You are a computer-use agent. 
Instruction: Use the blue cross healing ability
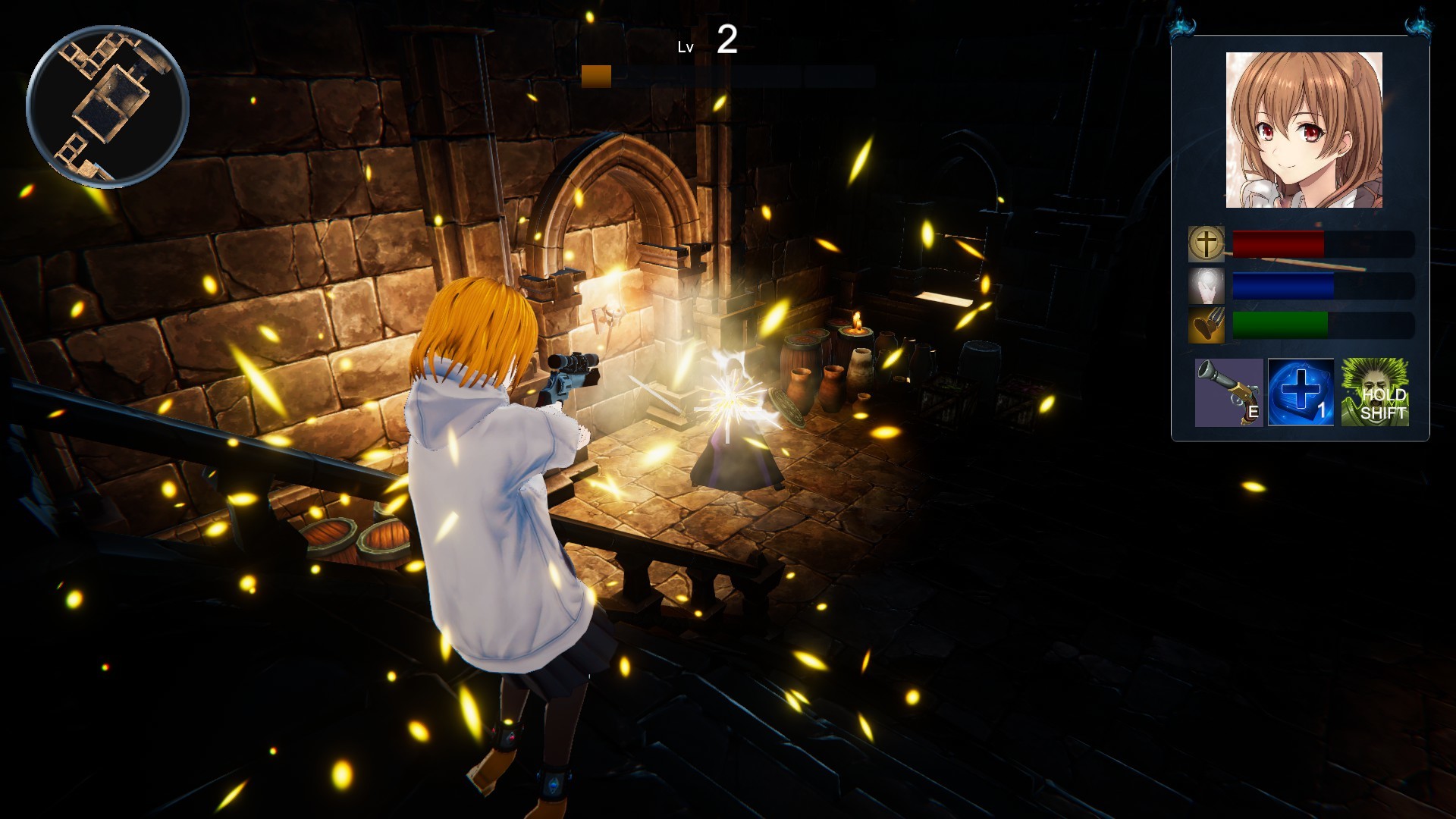(x=1301, y=392)
